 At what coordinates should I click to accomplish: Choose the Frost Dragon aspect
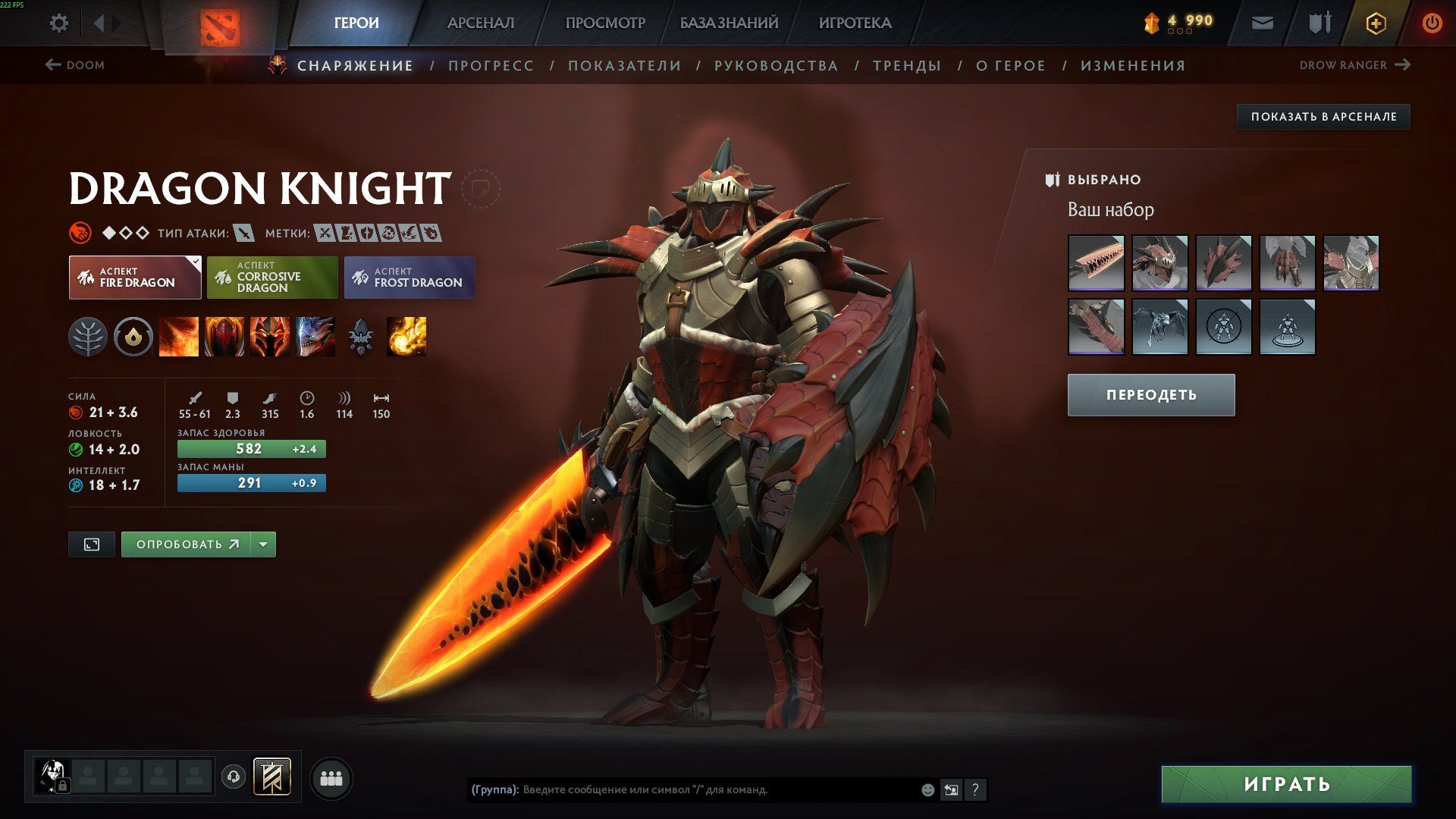(x=409, y=278)
